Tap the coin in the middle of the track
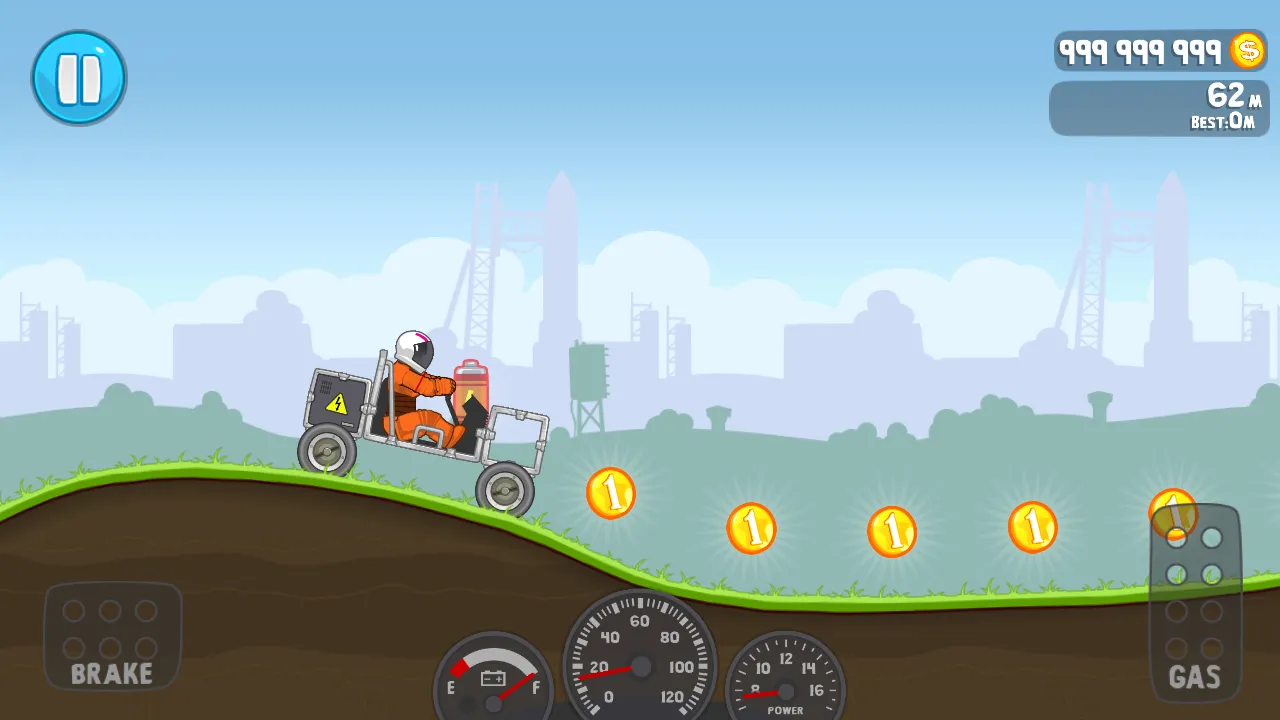The image size is (1280, 720). (891, 531)
